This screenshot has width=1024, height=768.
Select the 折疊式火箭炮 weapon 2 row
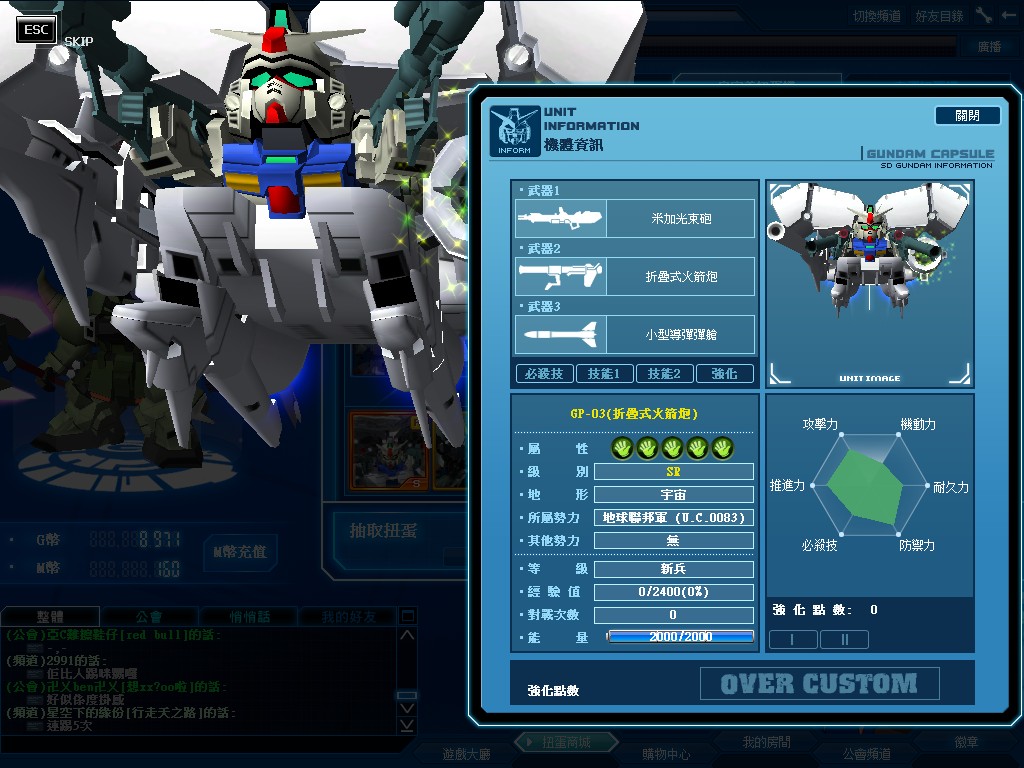coord(635,276)
